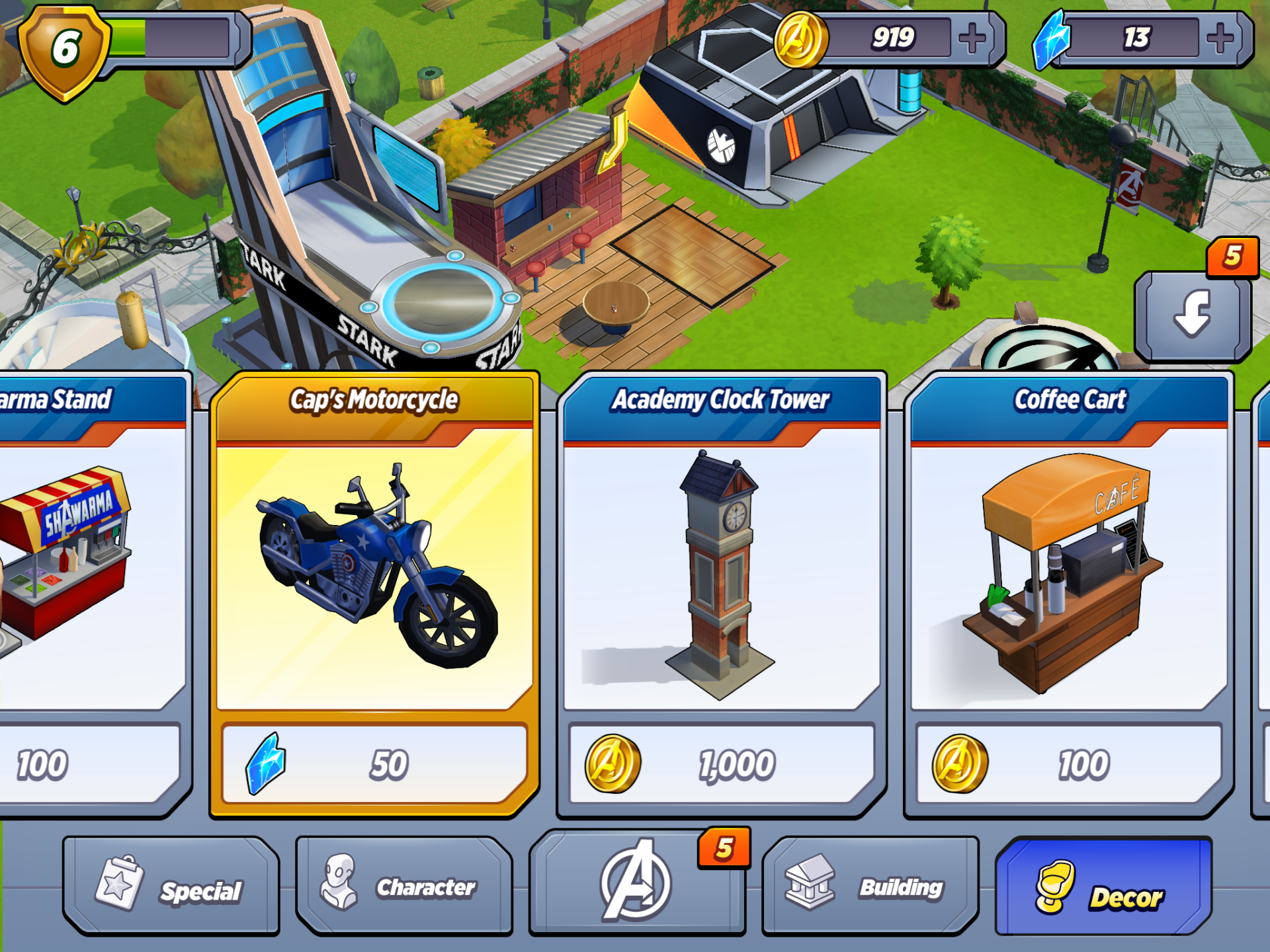The height and width of the screenshot is (952, 1270).
Task: Select the Avengers logo tab
Action: tap(637, 883)
